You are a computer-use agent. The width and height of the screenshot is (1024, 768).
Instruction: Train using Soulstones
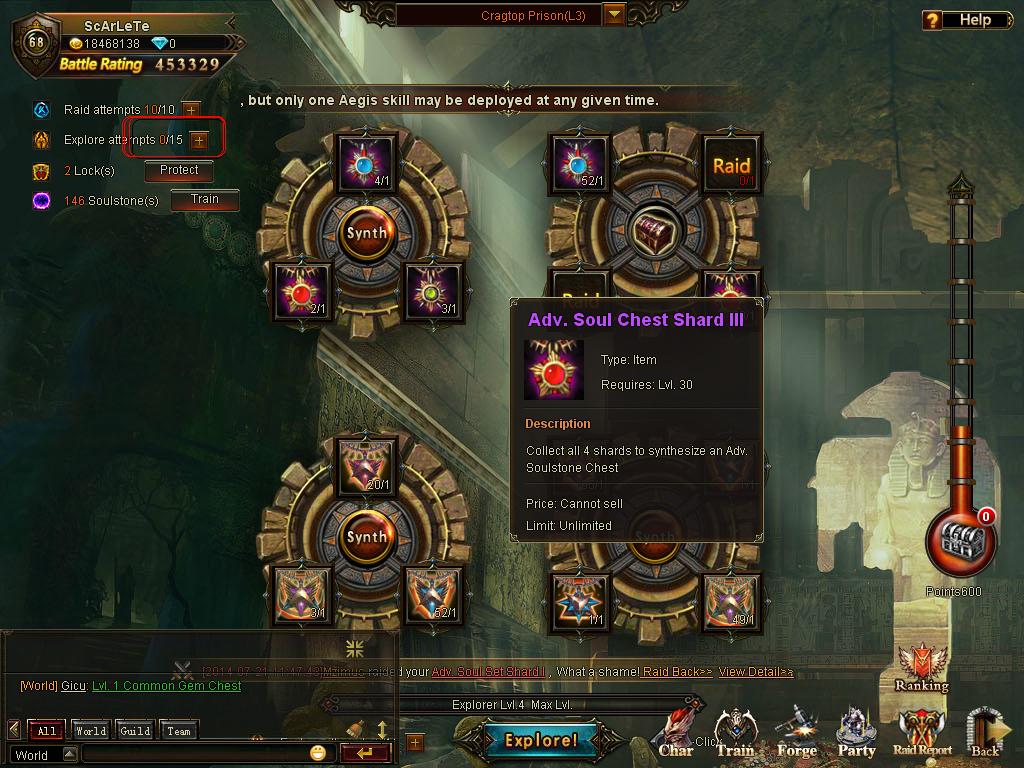pos(205,200)
